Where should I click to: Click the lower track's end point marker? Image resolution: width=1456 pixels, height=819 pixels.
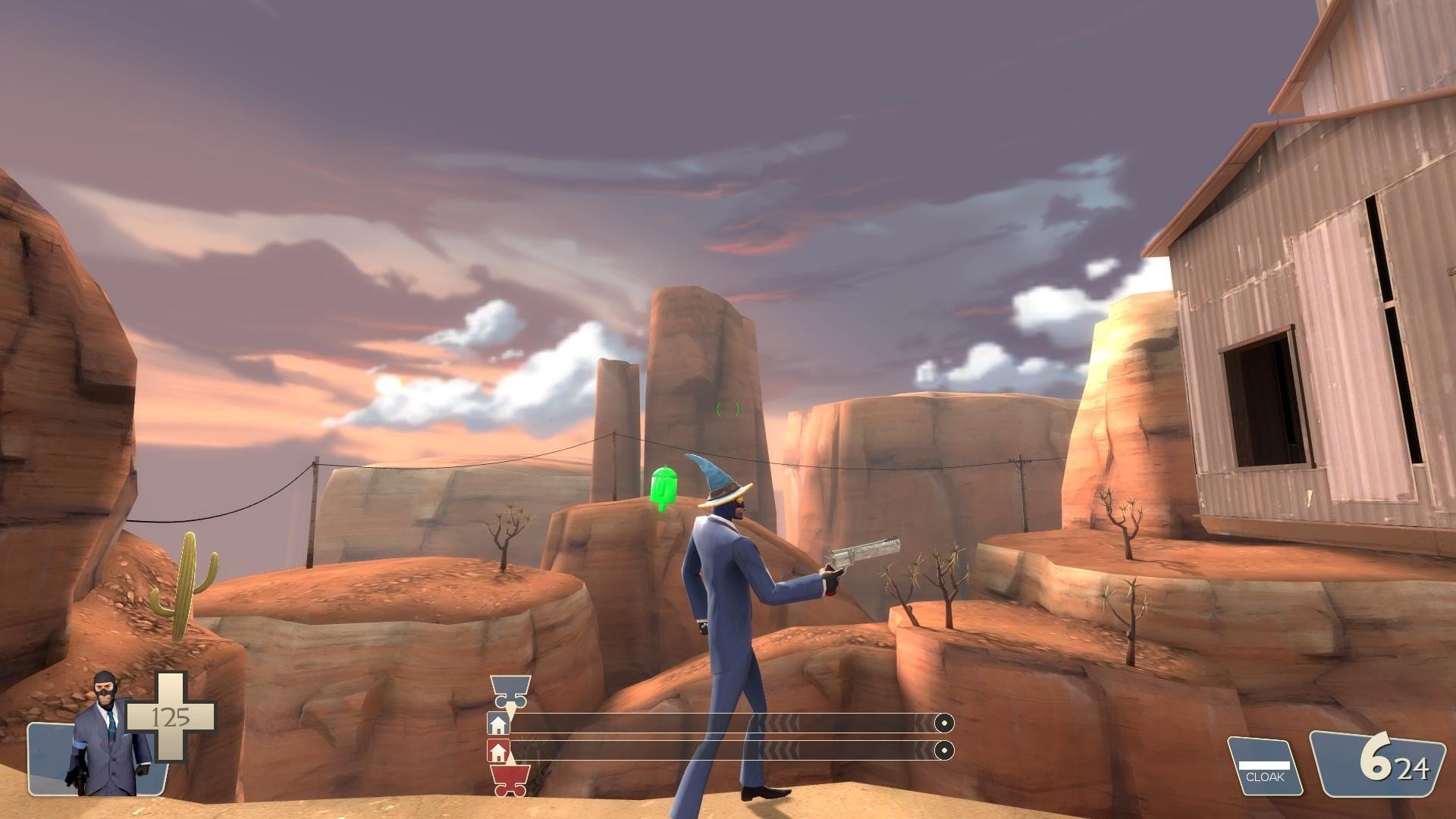pos(943,751)
